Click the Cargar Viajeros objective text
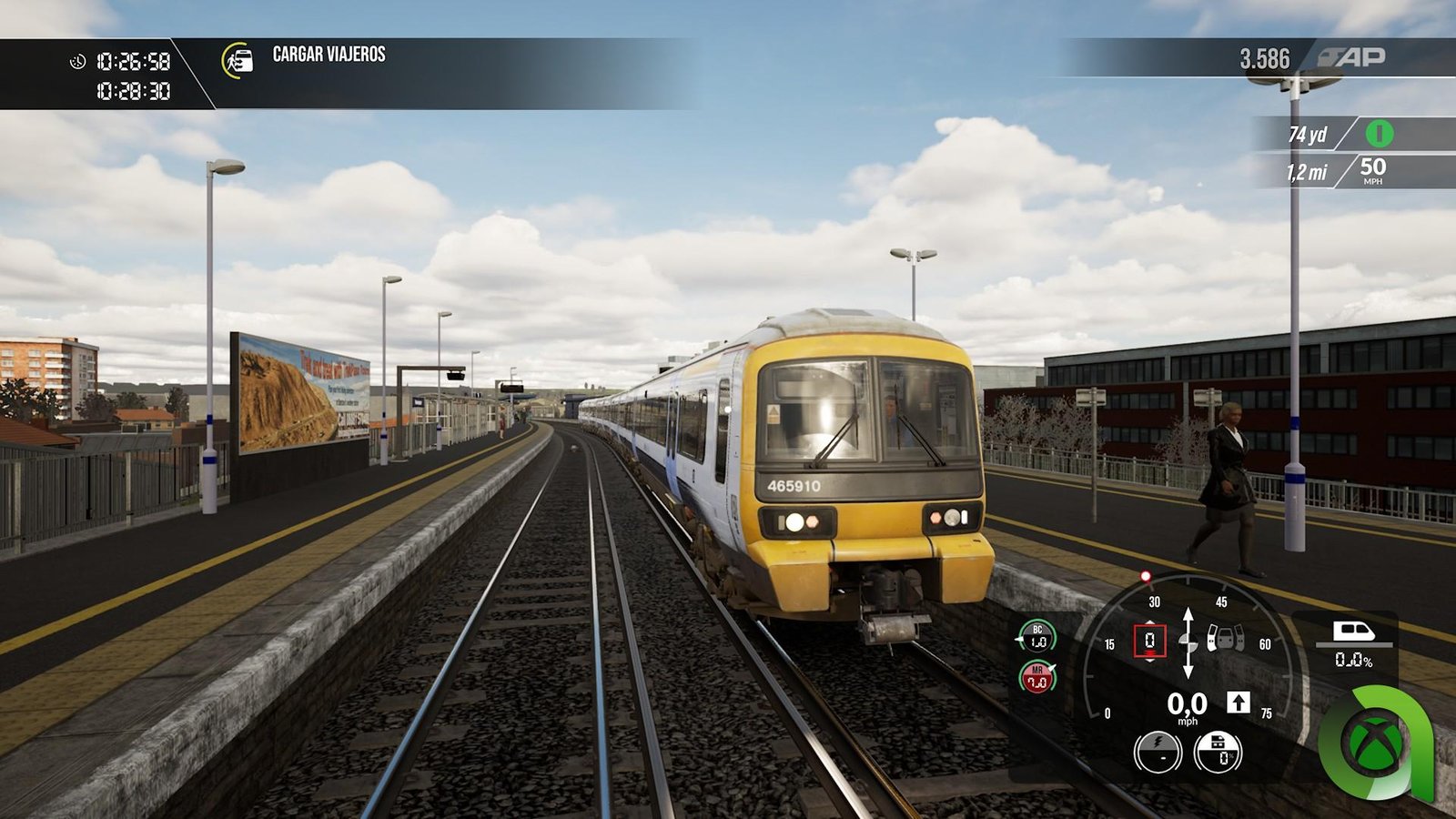 (329, 55)
